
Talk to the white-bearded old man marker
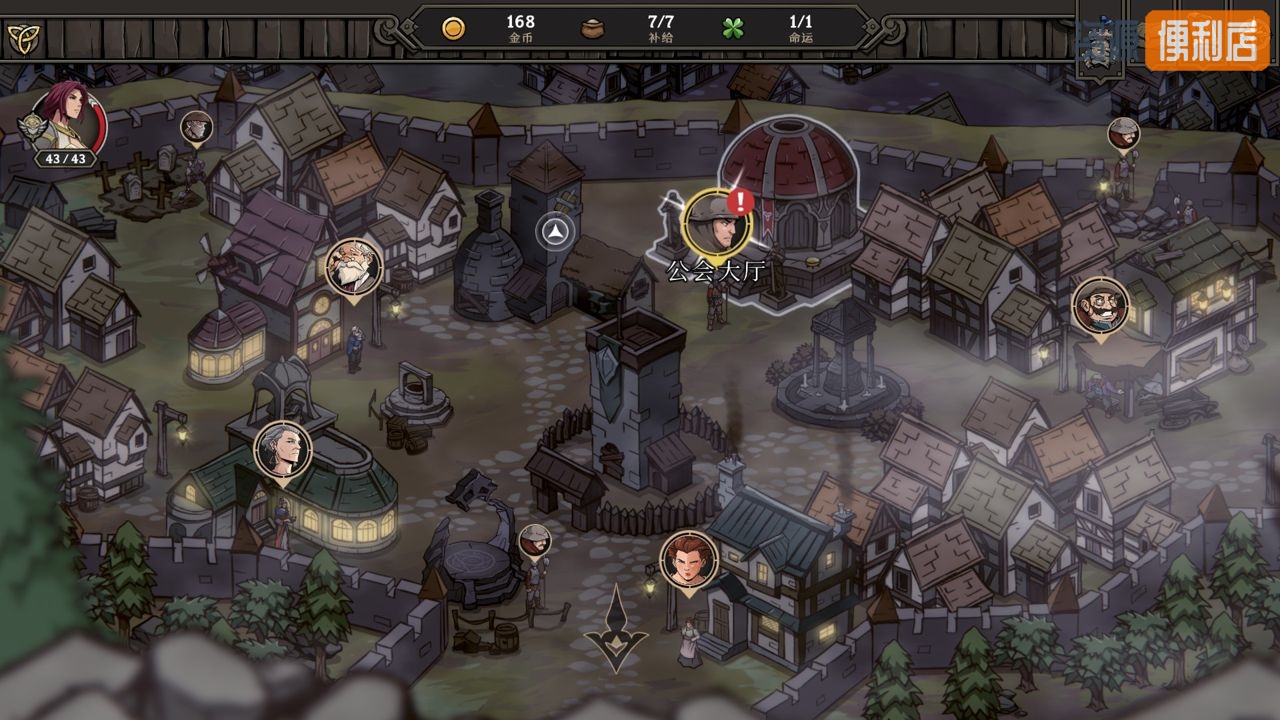354,267
